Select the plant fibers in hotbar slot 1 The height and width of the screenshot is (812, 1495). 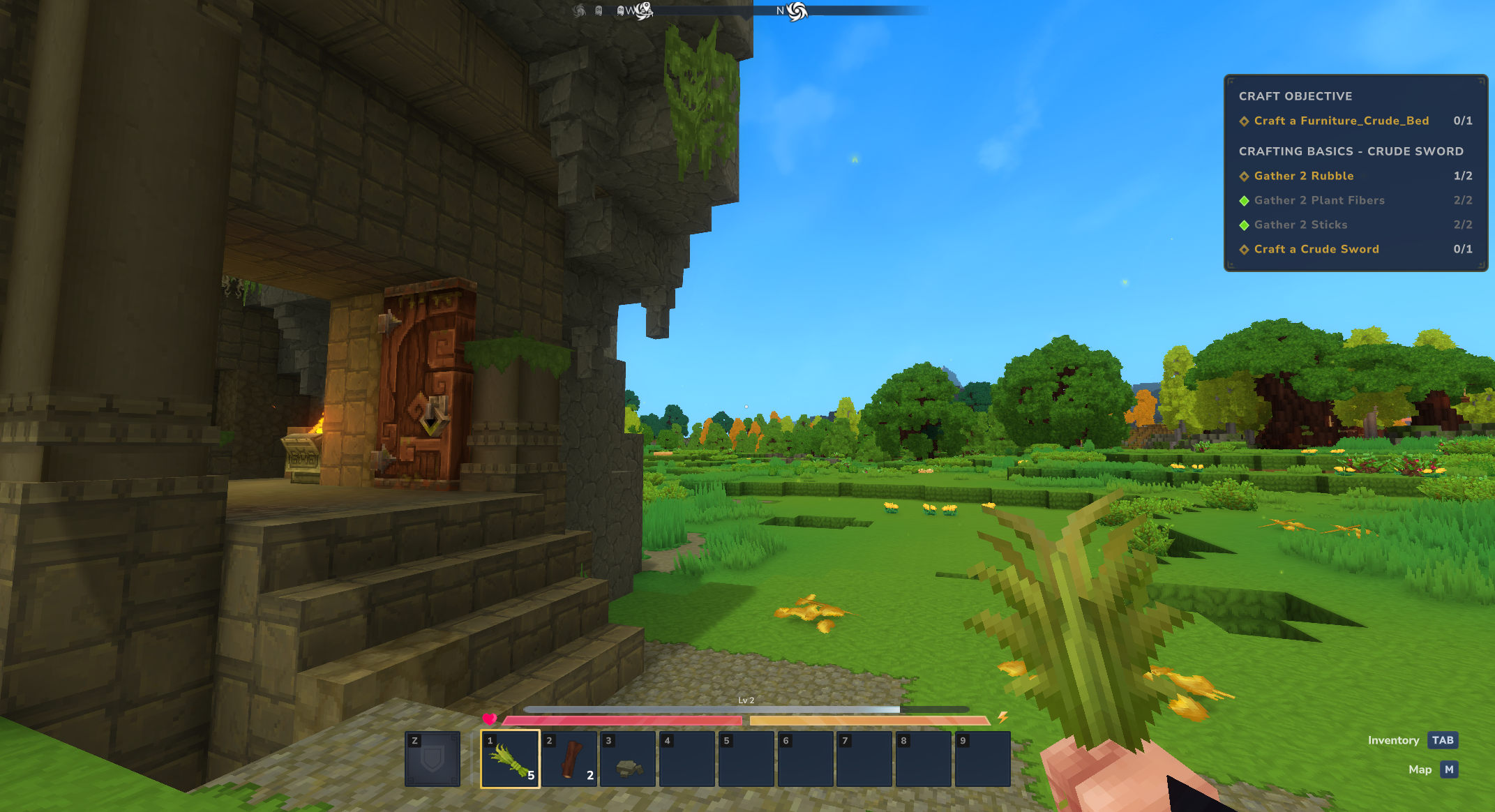pos(510,758)
